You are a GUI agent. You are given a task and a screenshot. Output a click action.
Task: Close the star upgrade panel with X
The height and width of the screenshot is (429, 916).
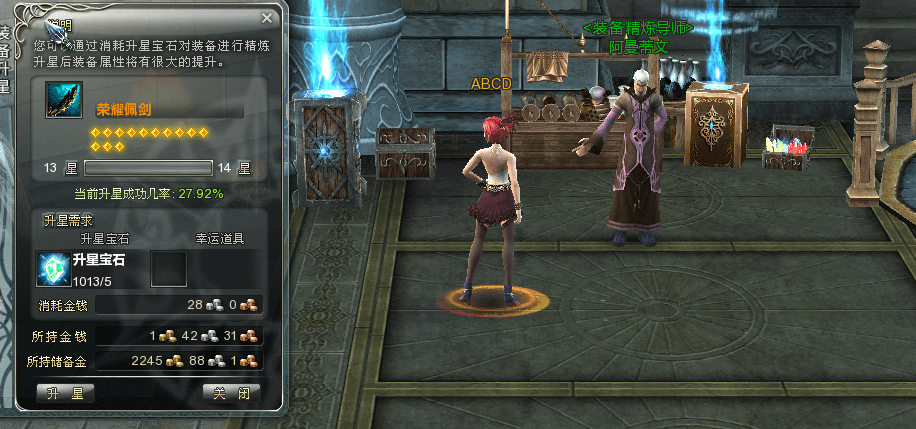(x=266, y=18)
